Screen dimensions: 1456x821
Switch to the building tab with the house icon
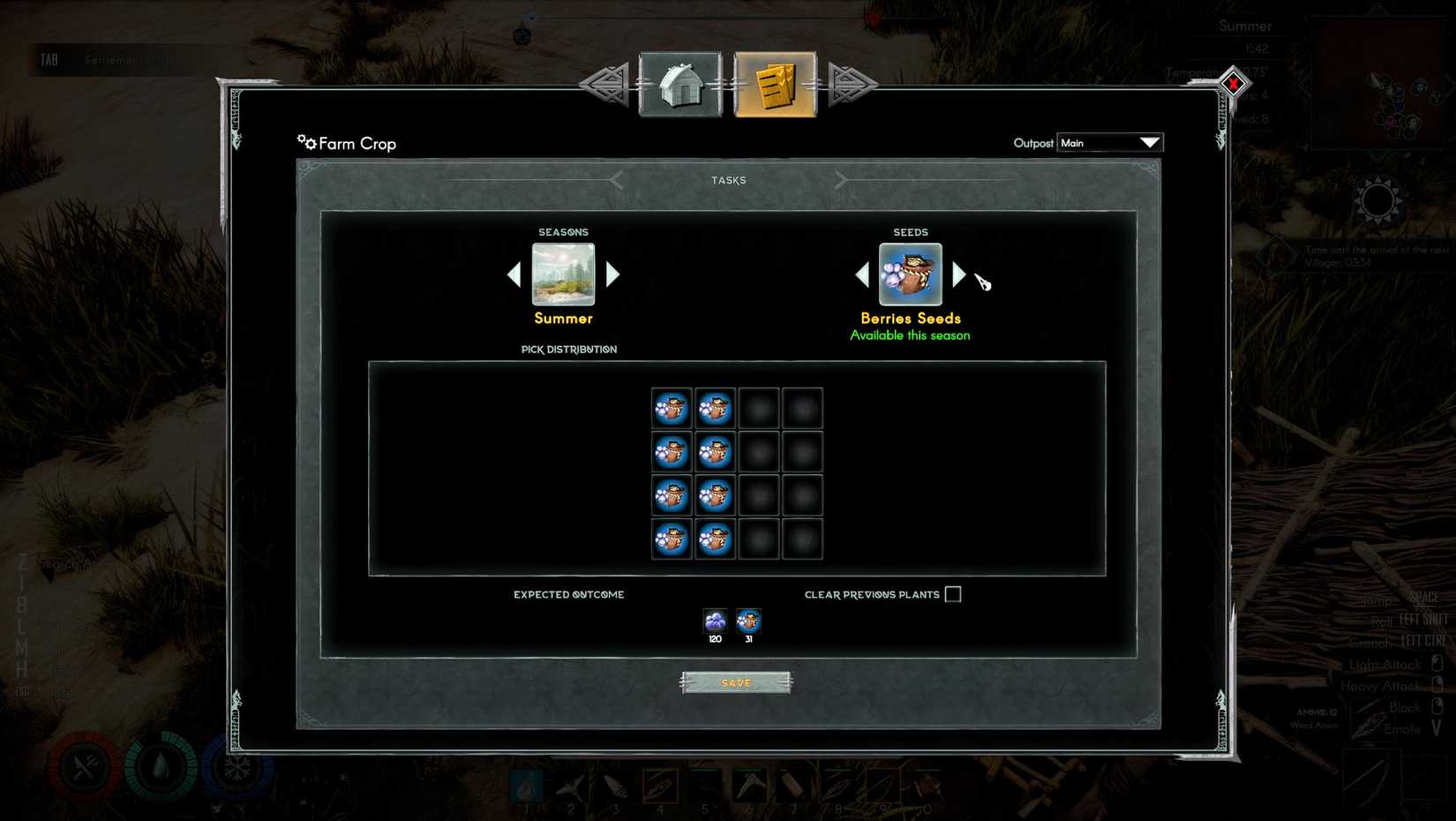[680, 84]
